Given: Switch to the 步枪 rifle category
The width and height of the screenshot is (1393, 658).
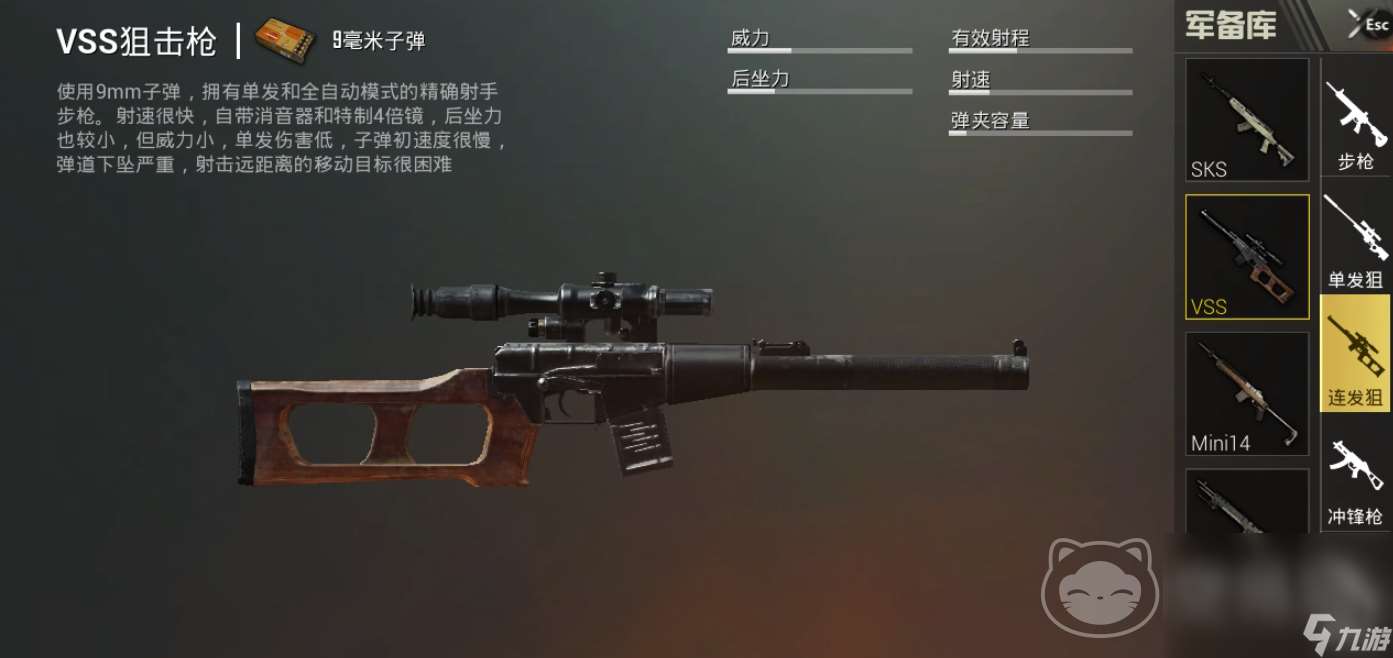Looking at the screenshot, I should [1356, 127].
